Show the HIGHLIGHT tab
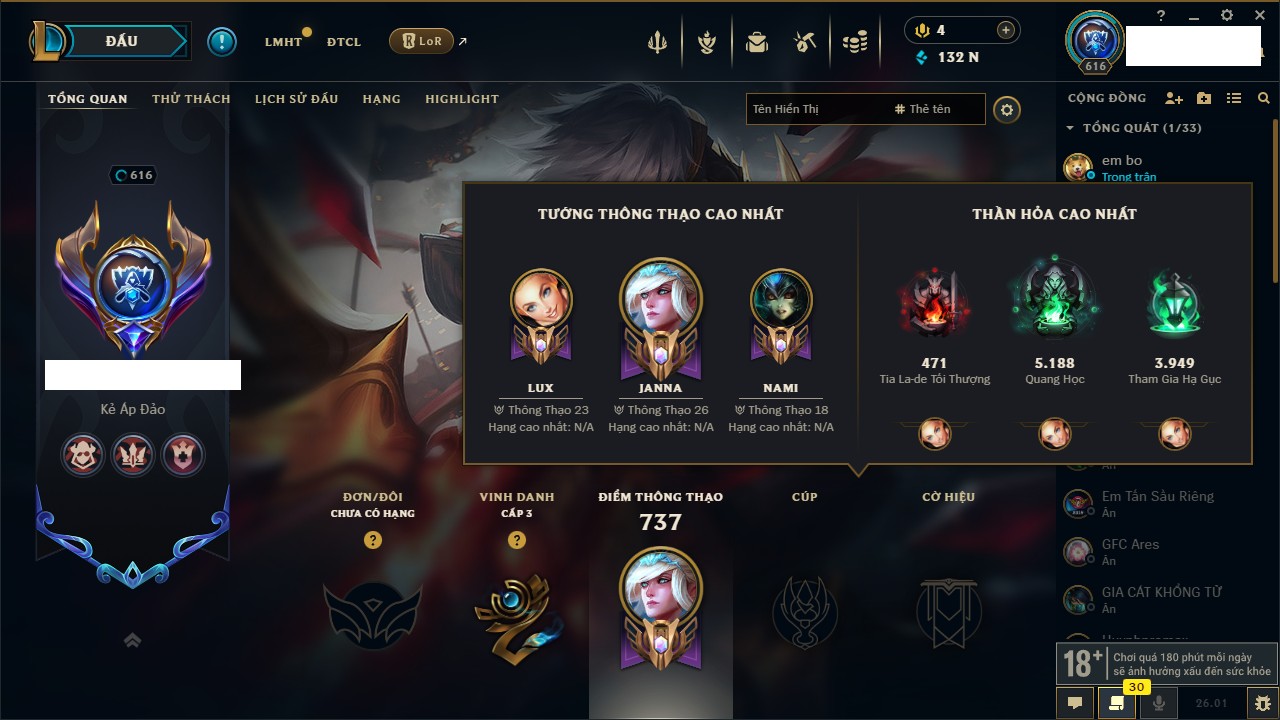This screenshot has width=1280, height=720. (x=461, y=99)
